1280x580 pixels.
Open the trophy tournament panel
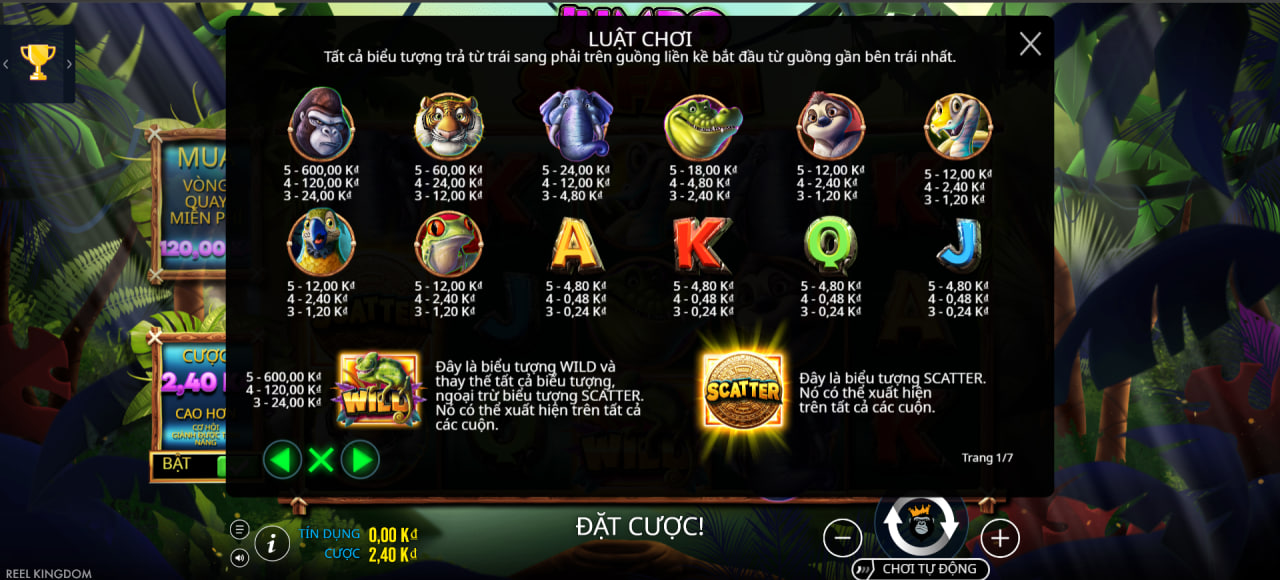click(x=37, y=63)
